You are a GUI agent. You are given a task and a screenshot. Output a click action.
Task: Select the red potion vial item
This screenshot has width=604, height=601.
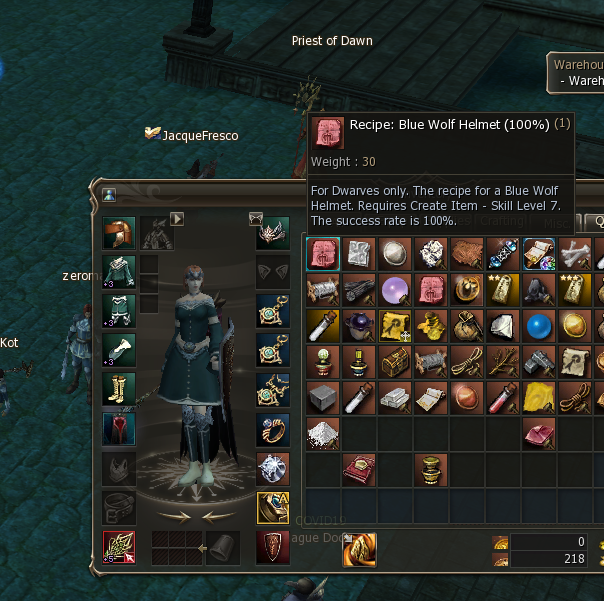pyautogui.click(x=503, y=398)
